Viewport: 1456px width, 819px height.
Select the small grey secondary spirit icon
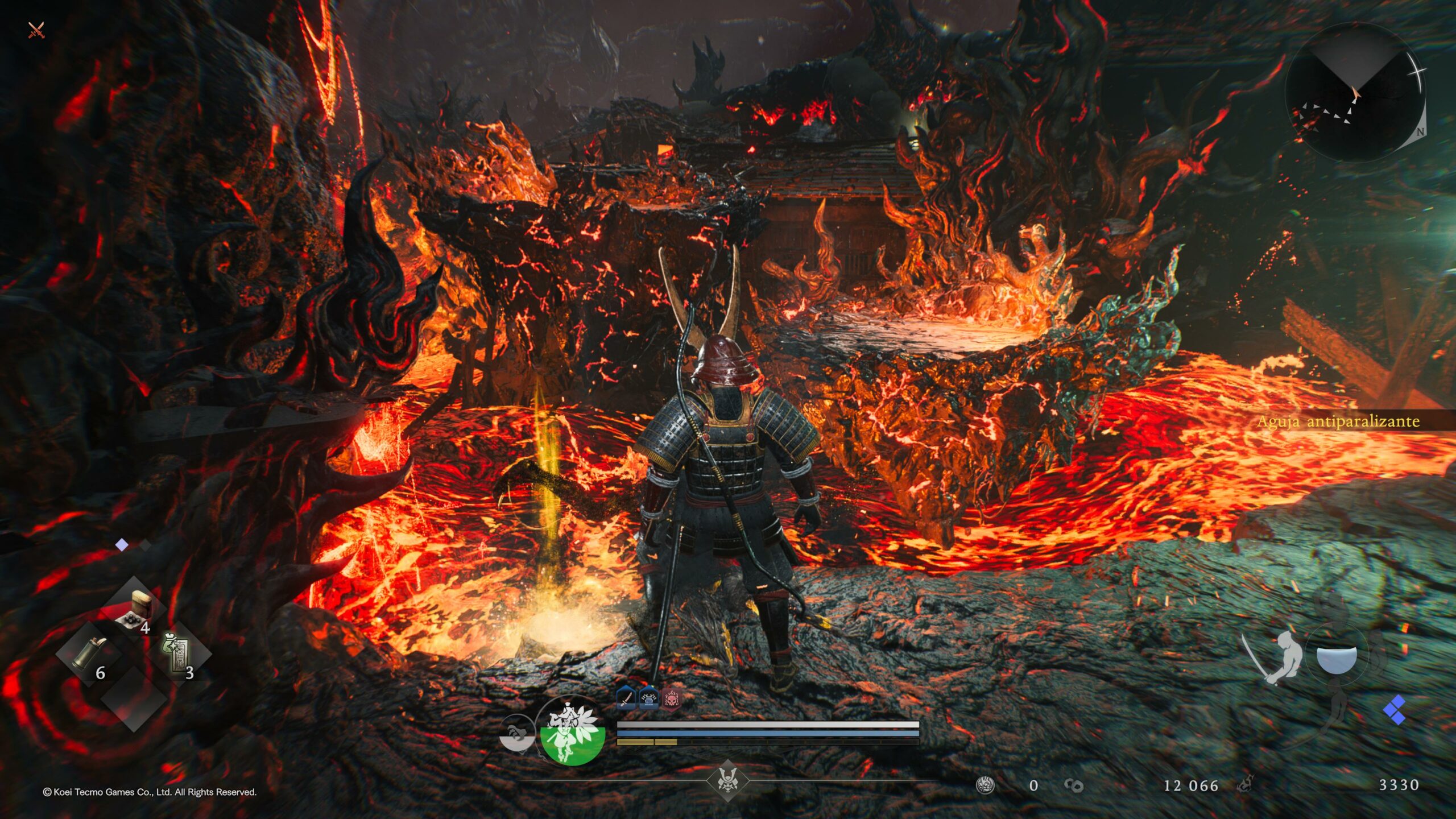516,734
